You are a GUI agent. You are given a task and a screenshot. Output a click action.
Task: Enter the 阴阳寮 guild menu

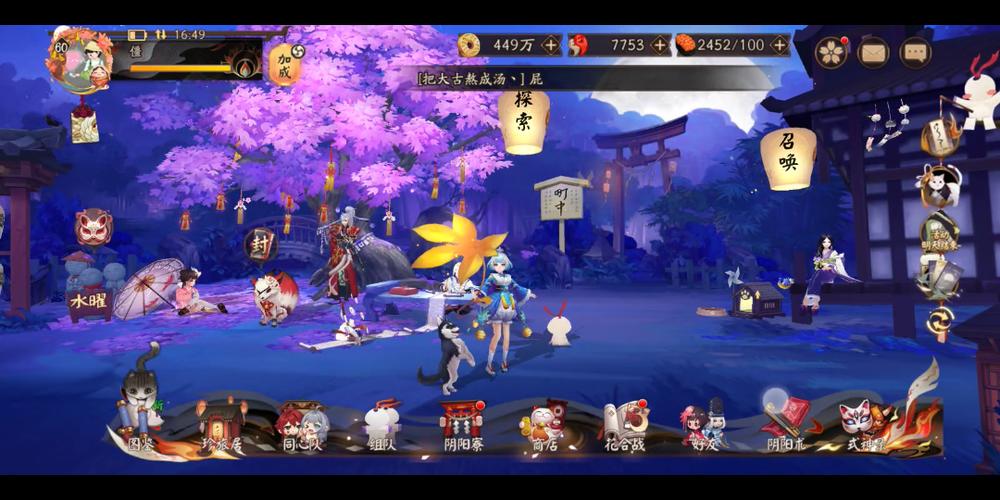tap(463, 427)
